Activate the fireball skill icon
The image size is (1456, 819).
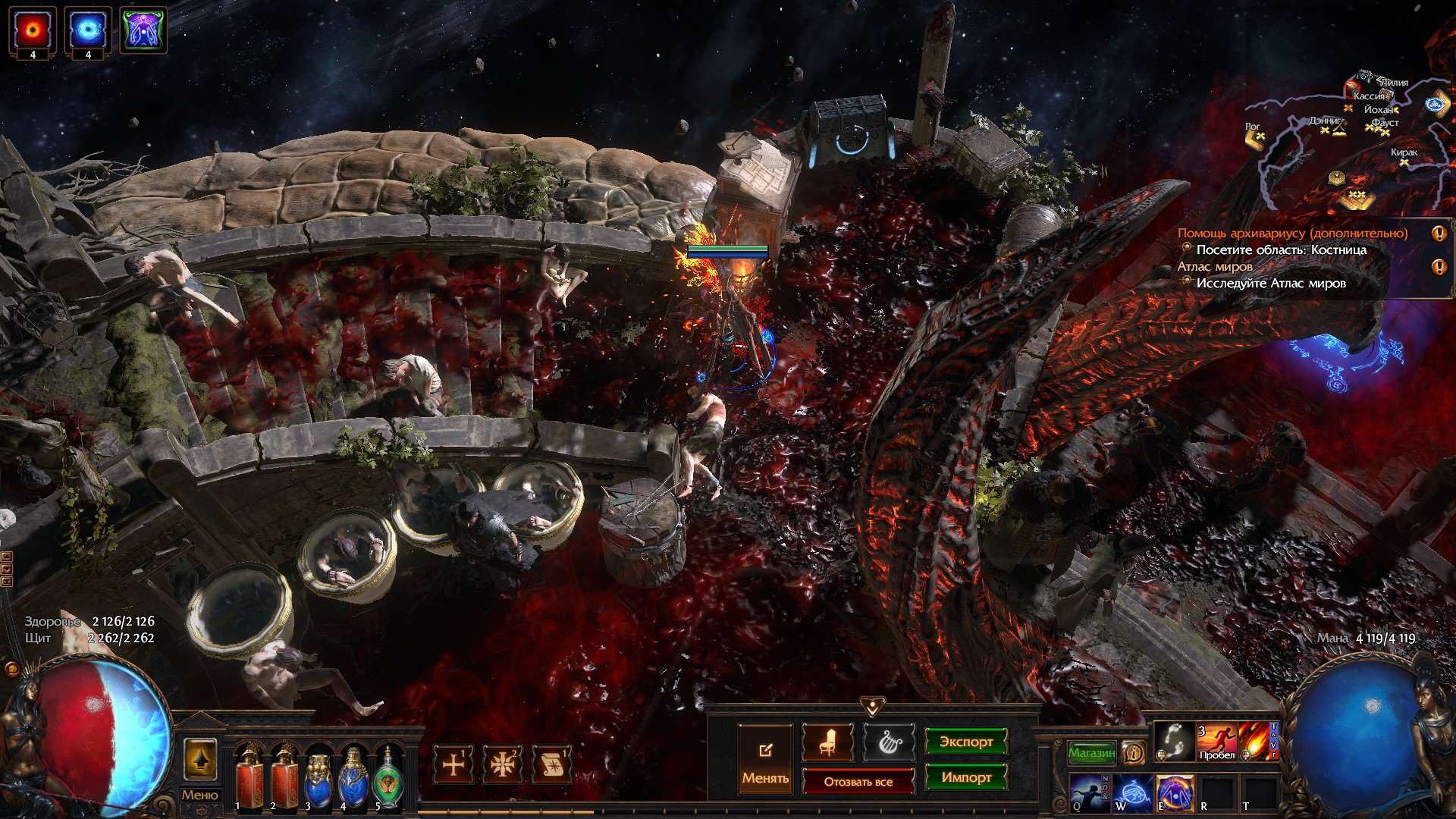[x=1257, y=740]
